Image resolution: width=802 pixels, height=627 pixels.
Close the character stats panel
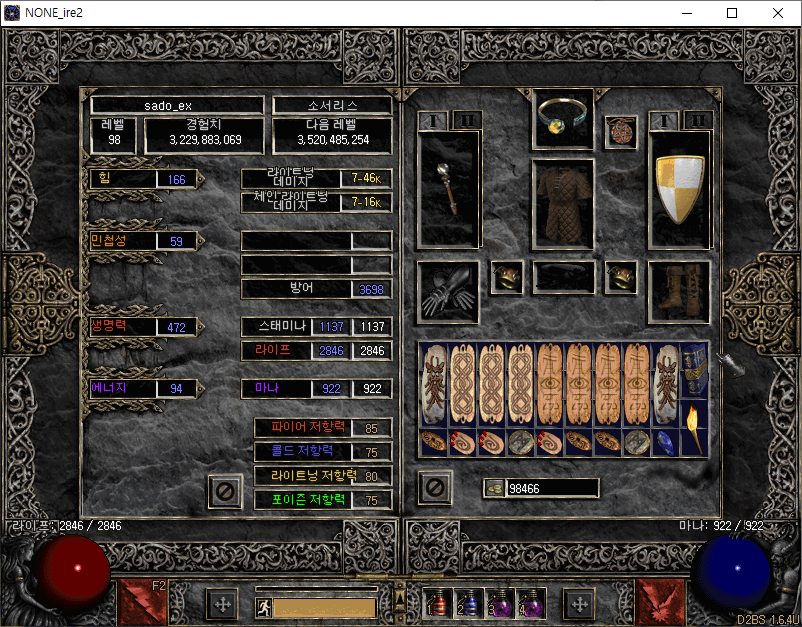pyautogui.click(x=225, y=491)
